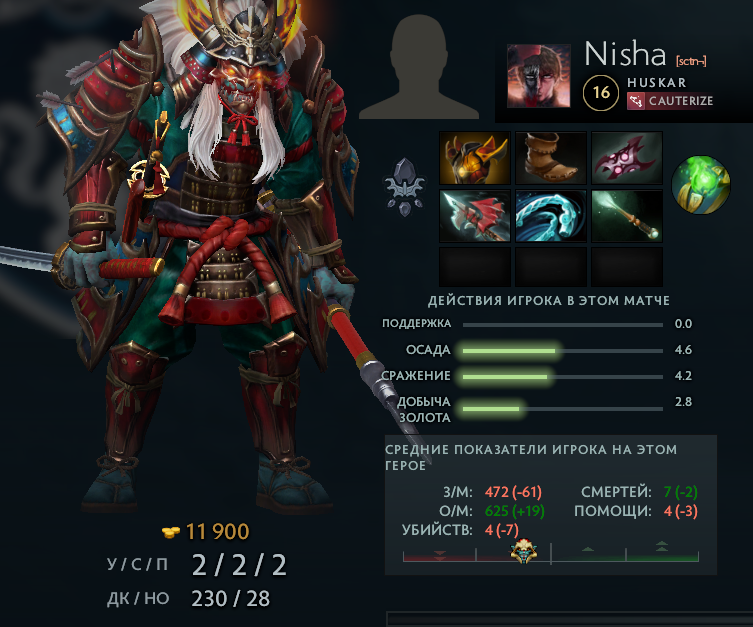Image resolution: width=753 pixels, height=627 pixels.
Task: Click the player name Nisha
Action: pyautogui.click(x=627, y=52)
